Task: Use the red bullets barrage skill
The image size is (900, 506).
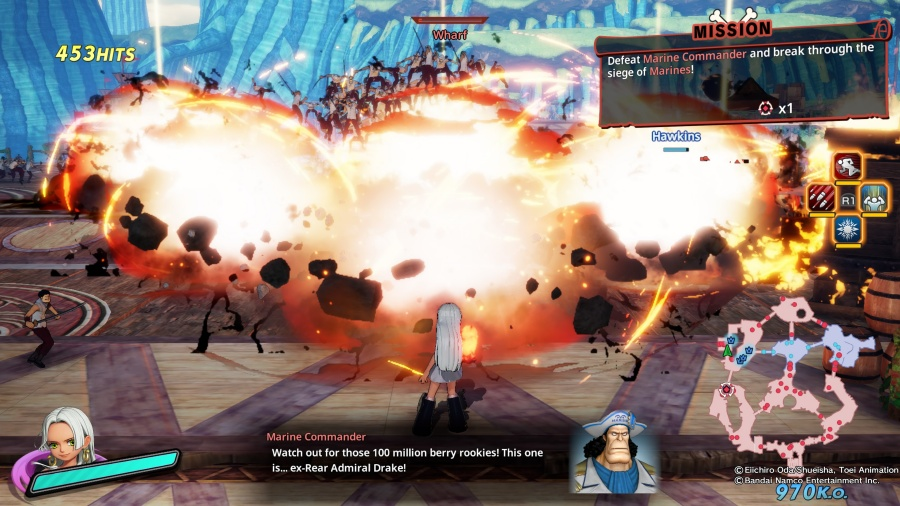Action: [821, 198]
